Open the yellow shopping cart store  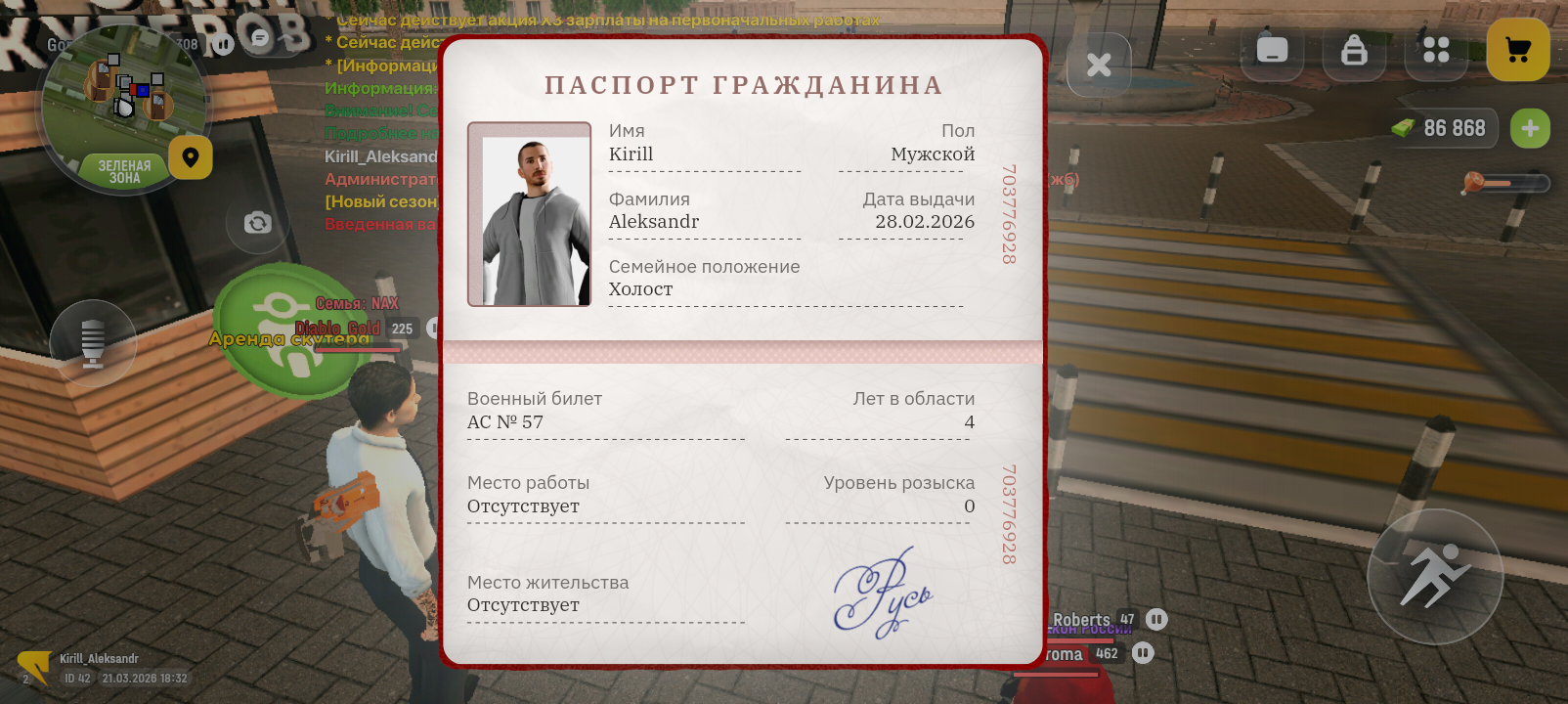(x=1516, y=50)
